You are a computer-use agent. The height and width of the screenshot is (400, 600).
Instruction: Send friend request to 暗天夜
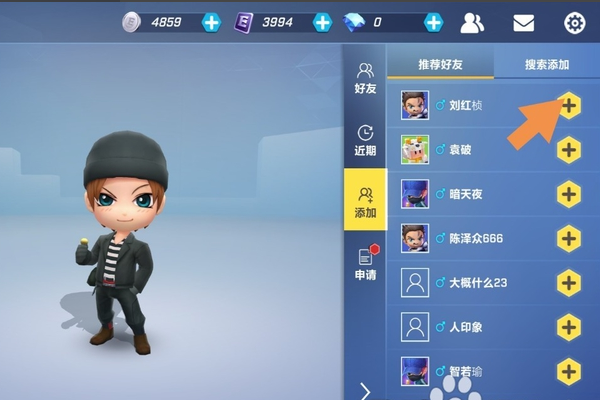coord(569,194)
